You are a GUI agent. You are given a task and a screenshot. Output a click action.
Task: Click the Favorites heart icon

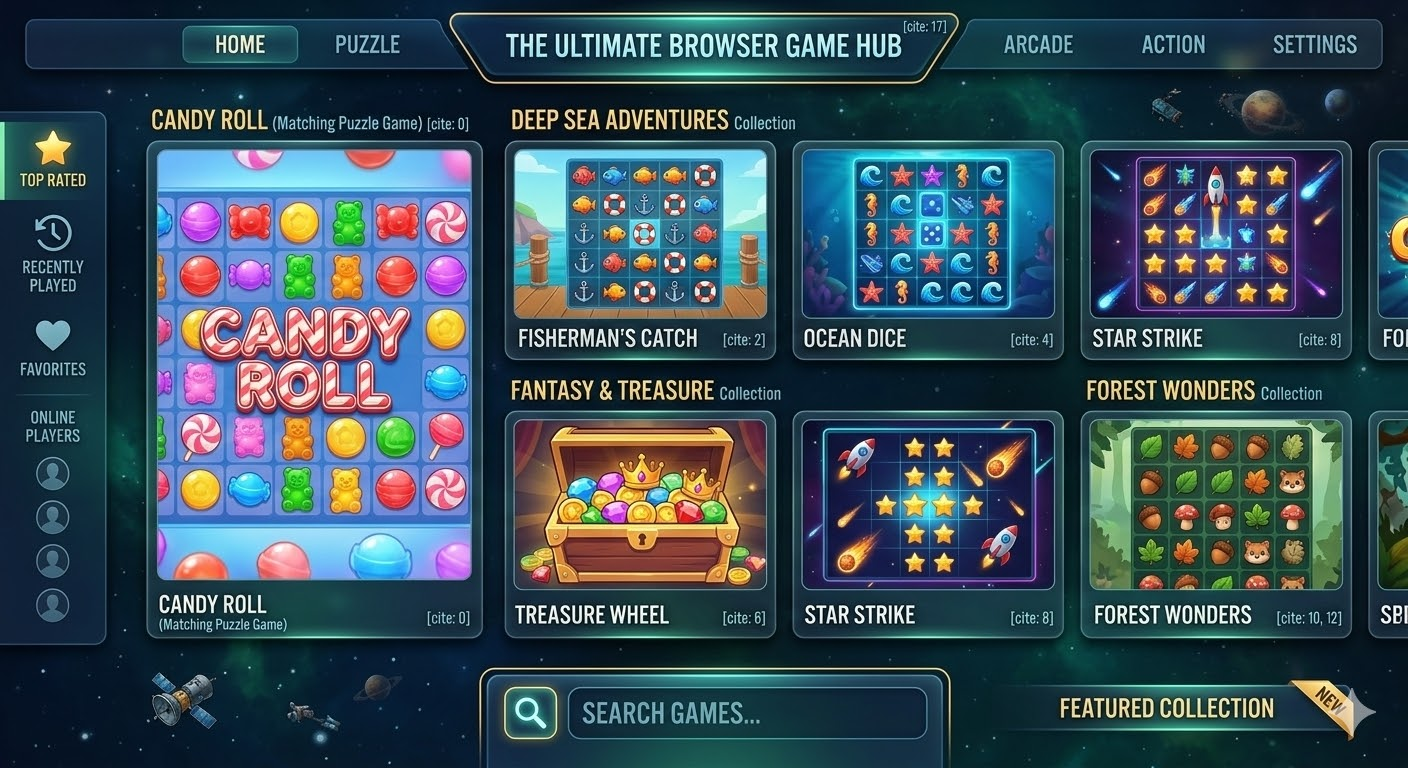52,337
